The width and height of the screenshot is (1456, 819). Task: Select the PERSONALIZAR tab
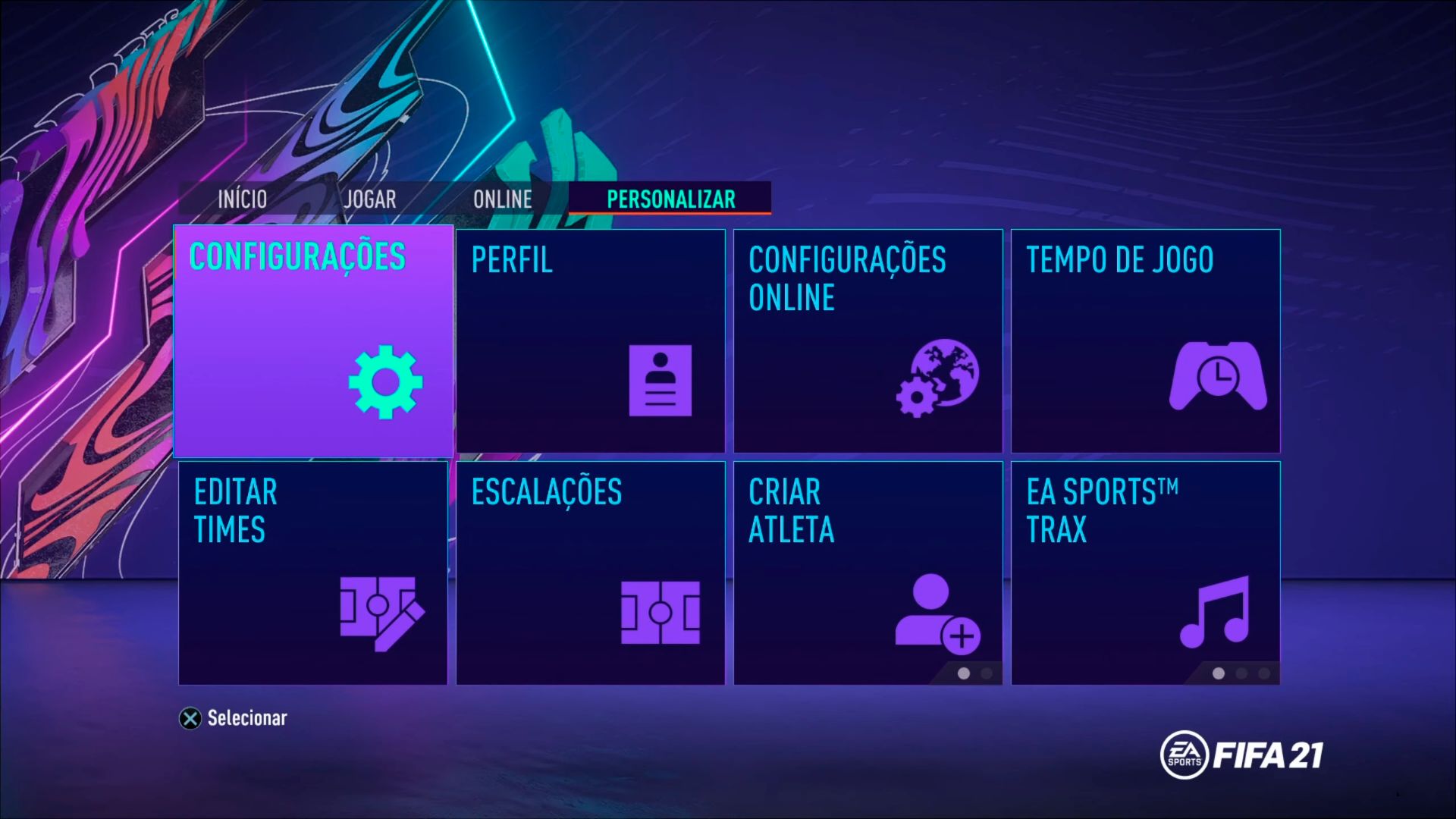tap(670, 199)
